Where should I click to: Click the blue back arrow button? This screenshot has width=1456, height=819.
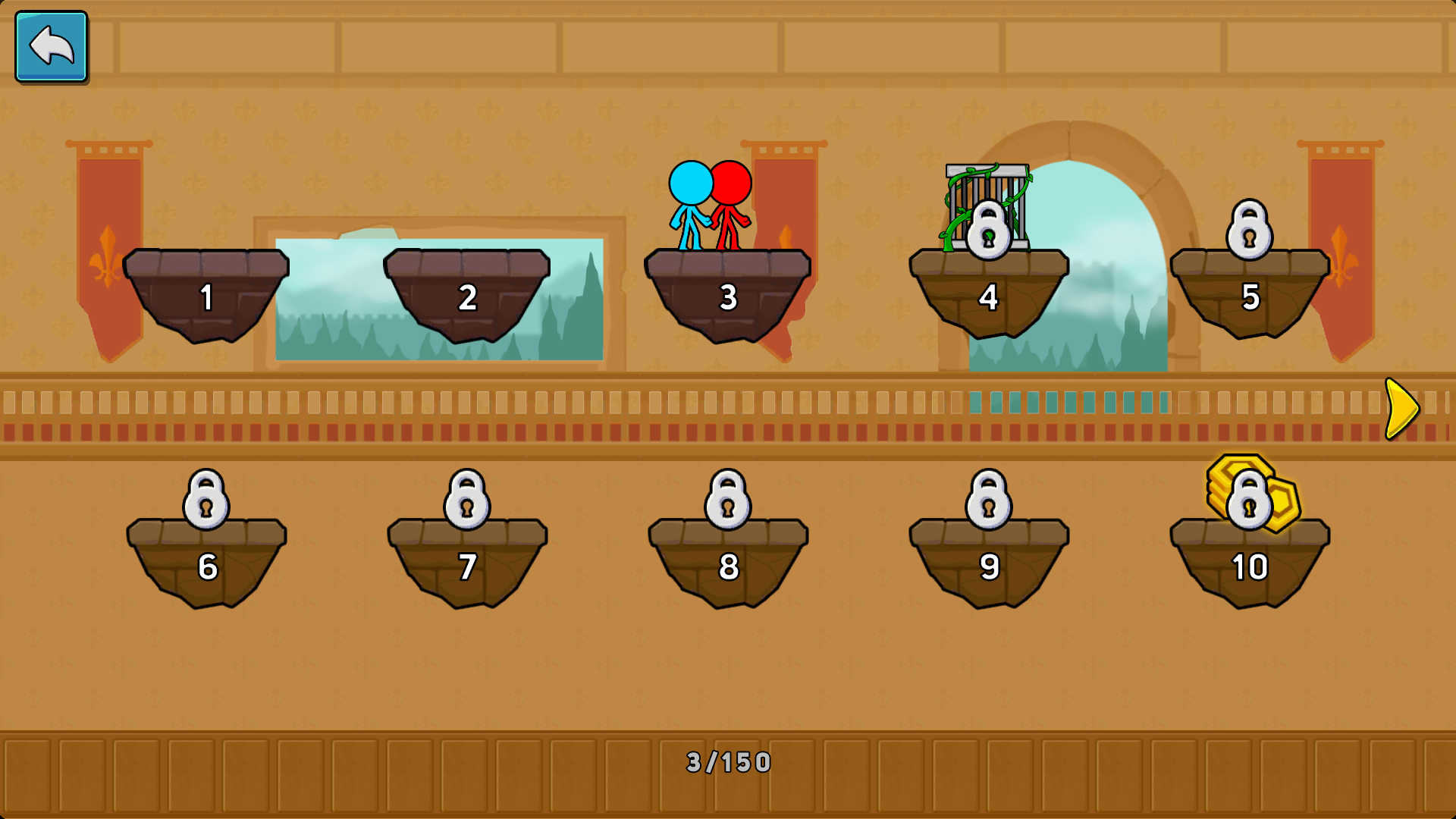coord(51,46)
